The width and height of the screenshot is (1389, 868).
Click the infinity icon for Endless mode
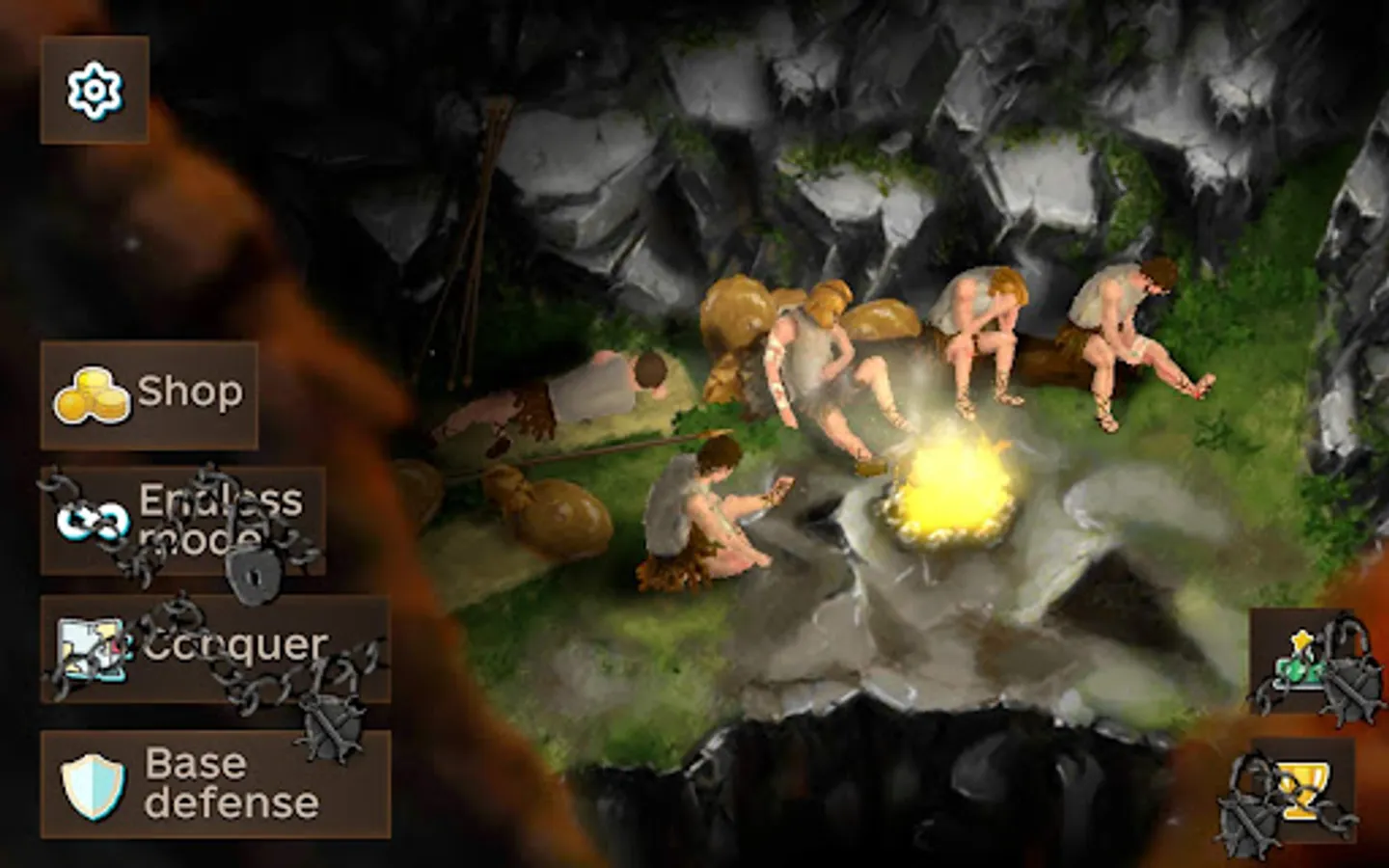tap(95, 519)
